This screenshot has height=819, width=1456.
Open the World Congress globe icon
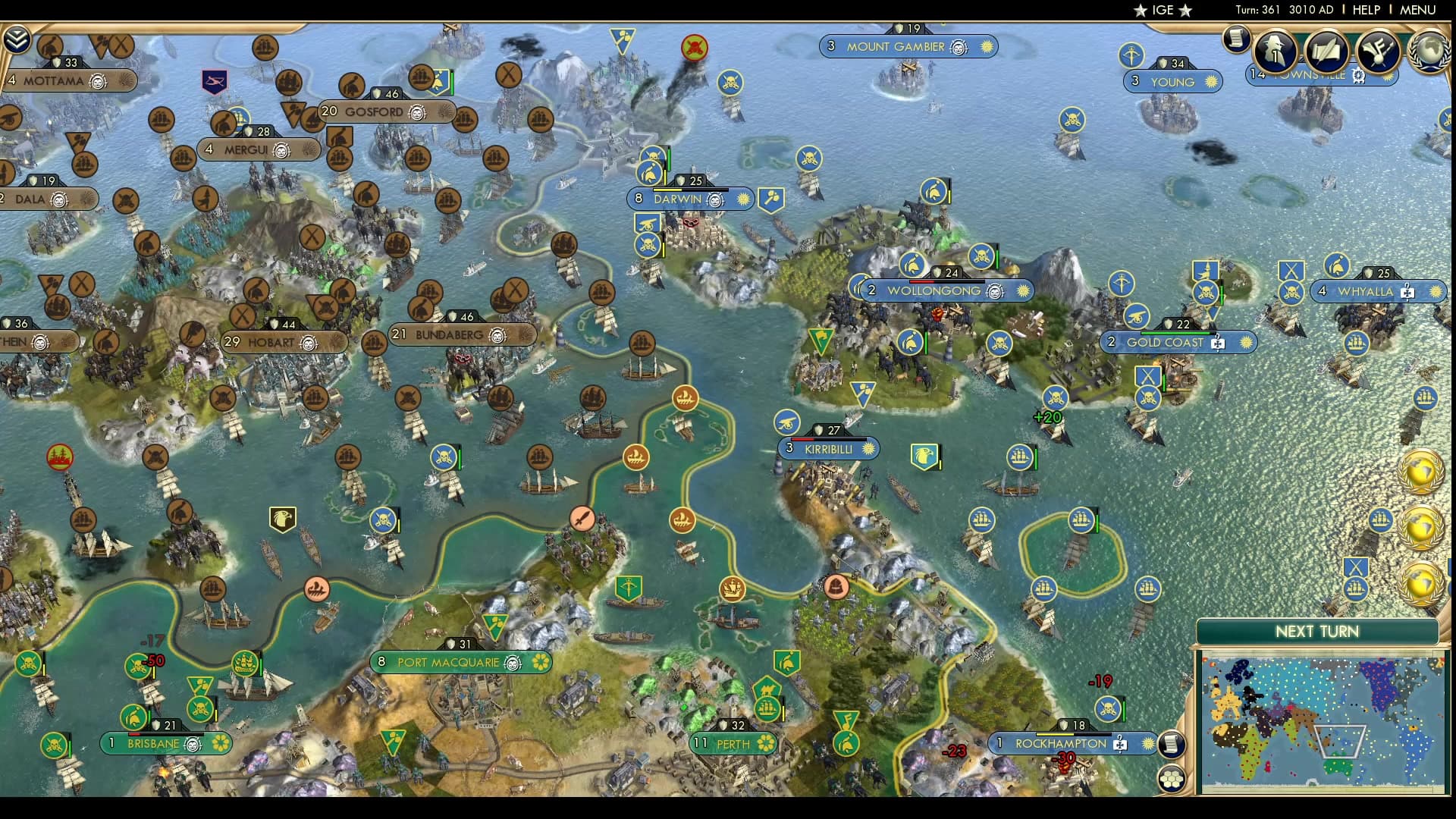[x=1429, y=50]
